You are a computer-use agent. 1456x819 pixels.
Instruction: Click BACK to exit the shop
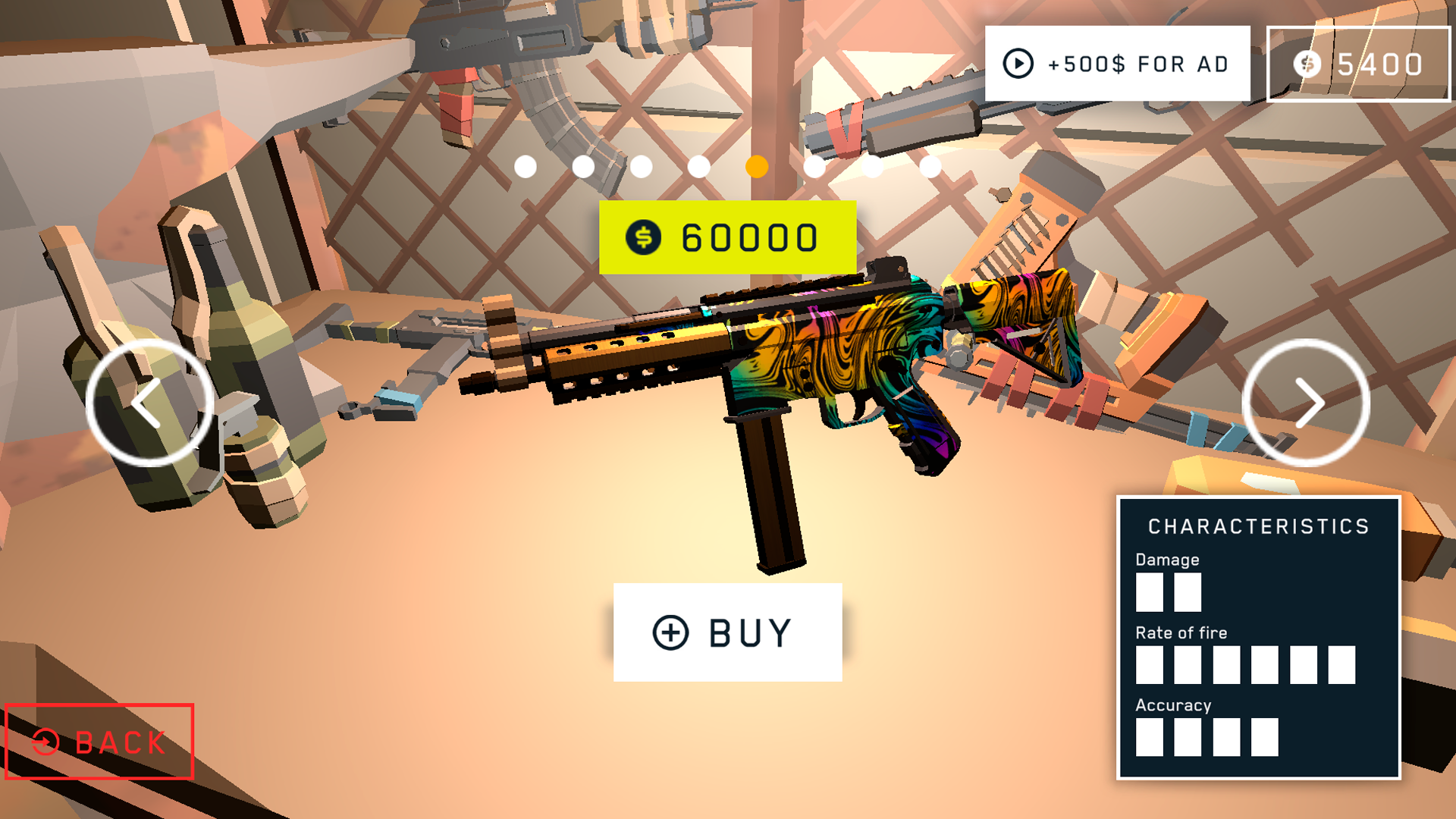[x=99, y=742]
